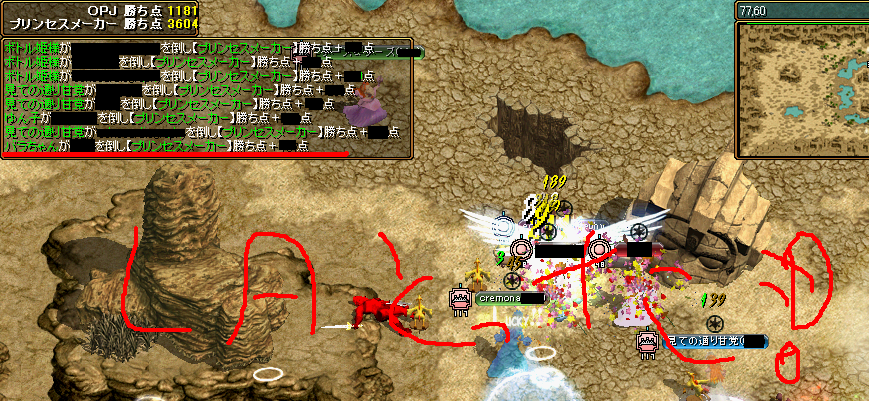Click the desert minimap
Viewport: 869px width, 401px height.
tap(802, 90)
